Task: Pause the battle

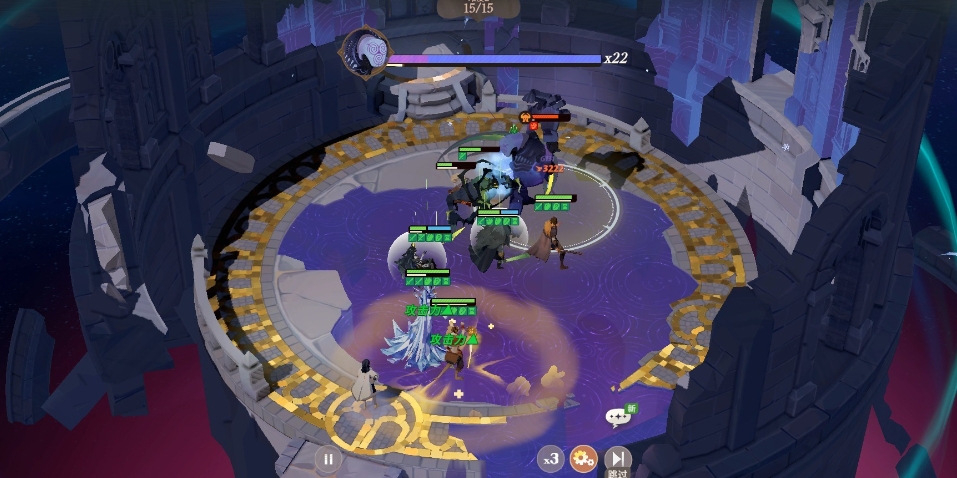Action: tap(327, 460)
